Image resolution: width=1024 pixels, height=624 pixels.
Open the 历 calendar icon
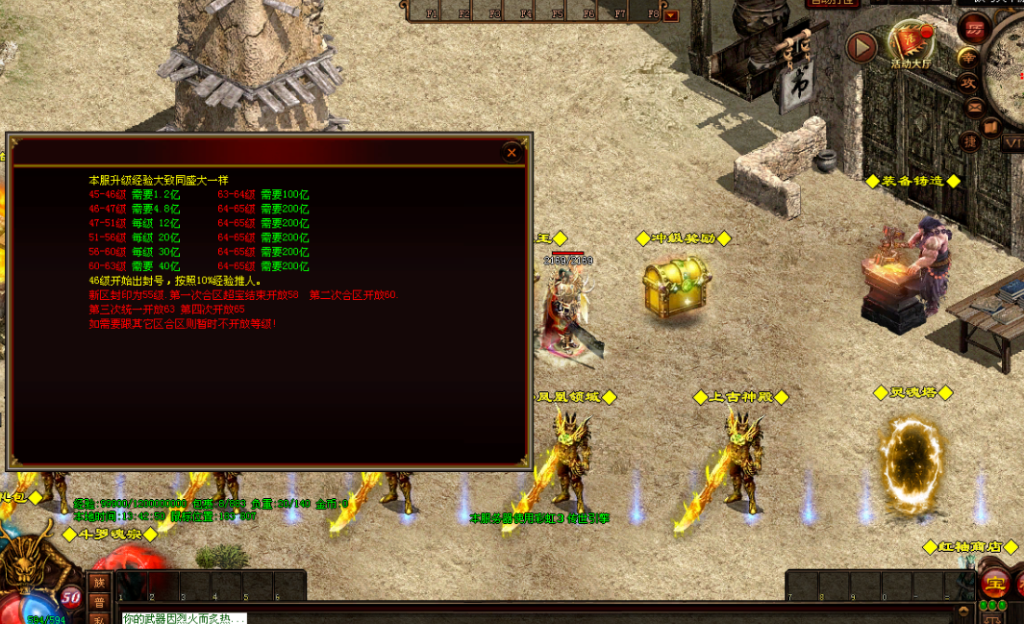click(973, 27)
